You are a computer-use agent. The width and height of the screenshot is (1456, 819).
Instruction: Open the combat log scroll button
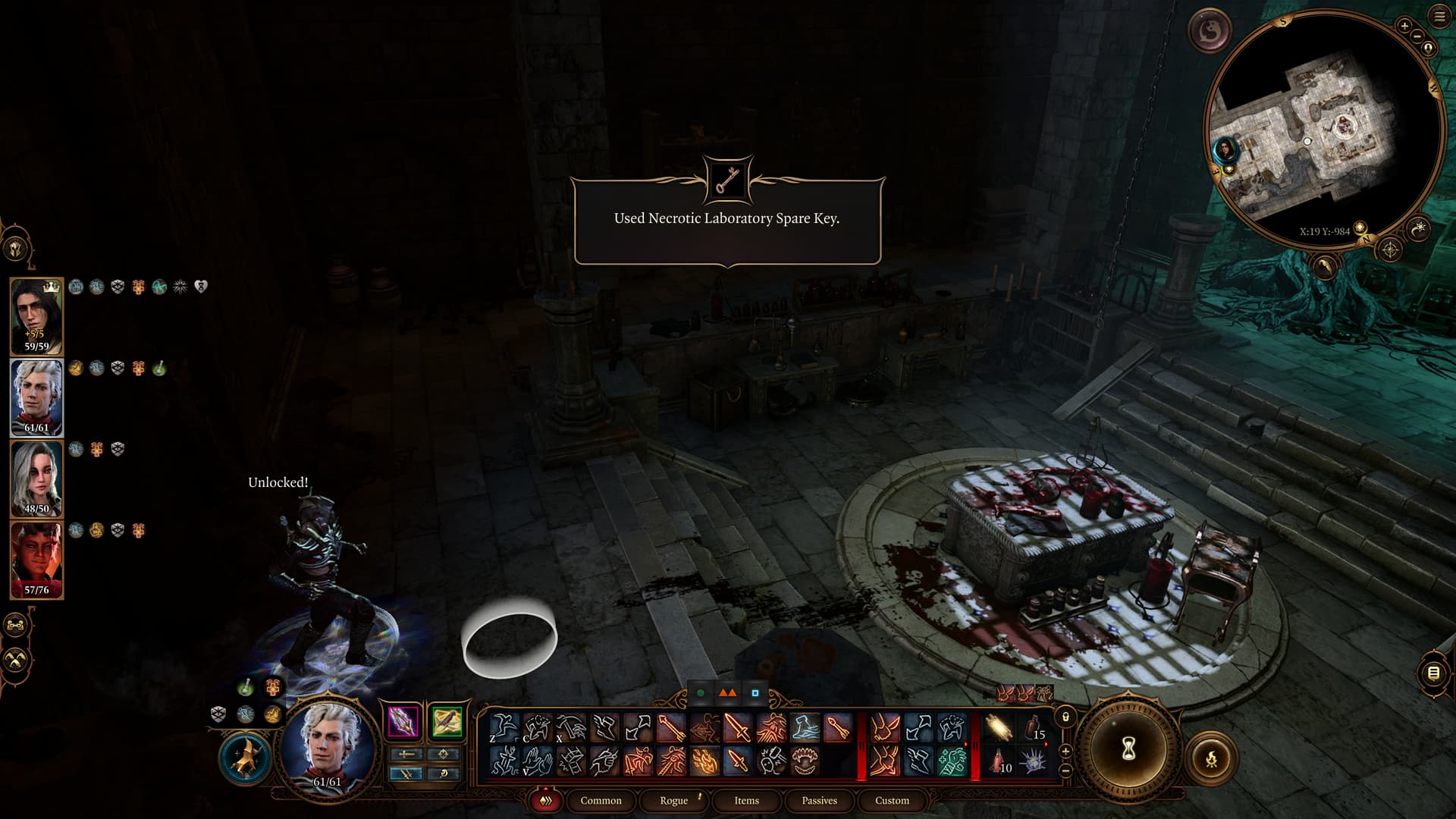click(1433, 673)
